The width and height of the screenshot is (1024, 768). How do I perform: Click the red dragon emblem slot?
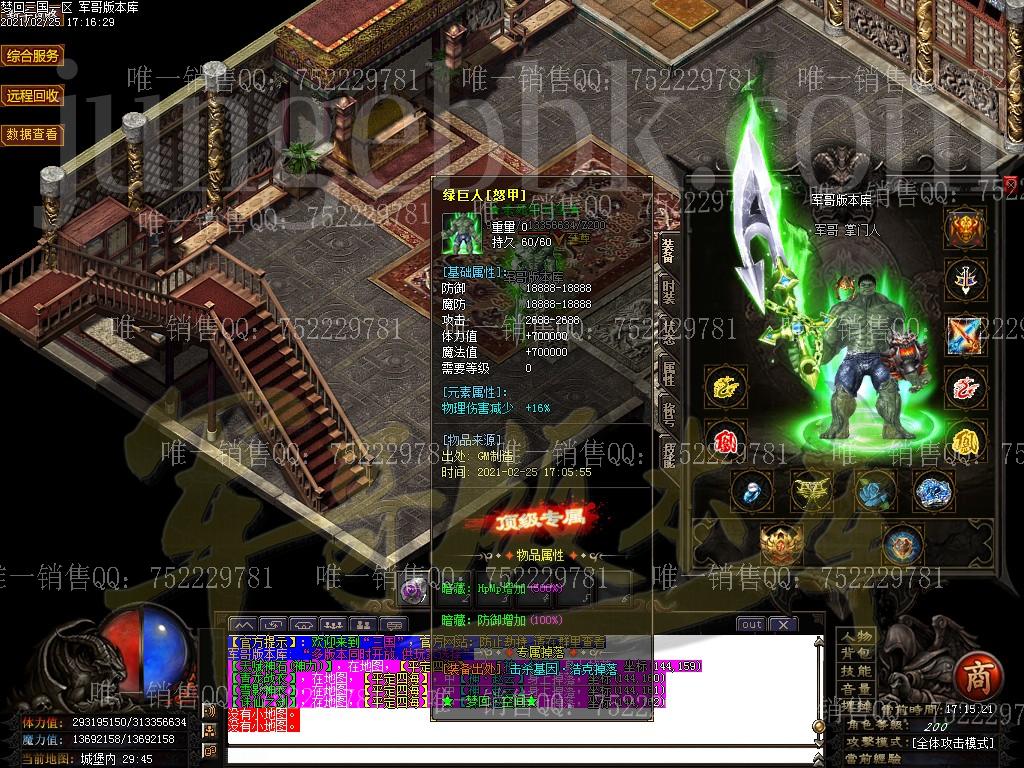(x=965, y=386)
